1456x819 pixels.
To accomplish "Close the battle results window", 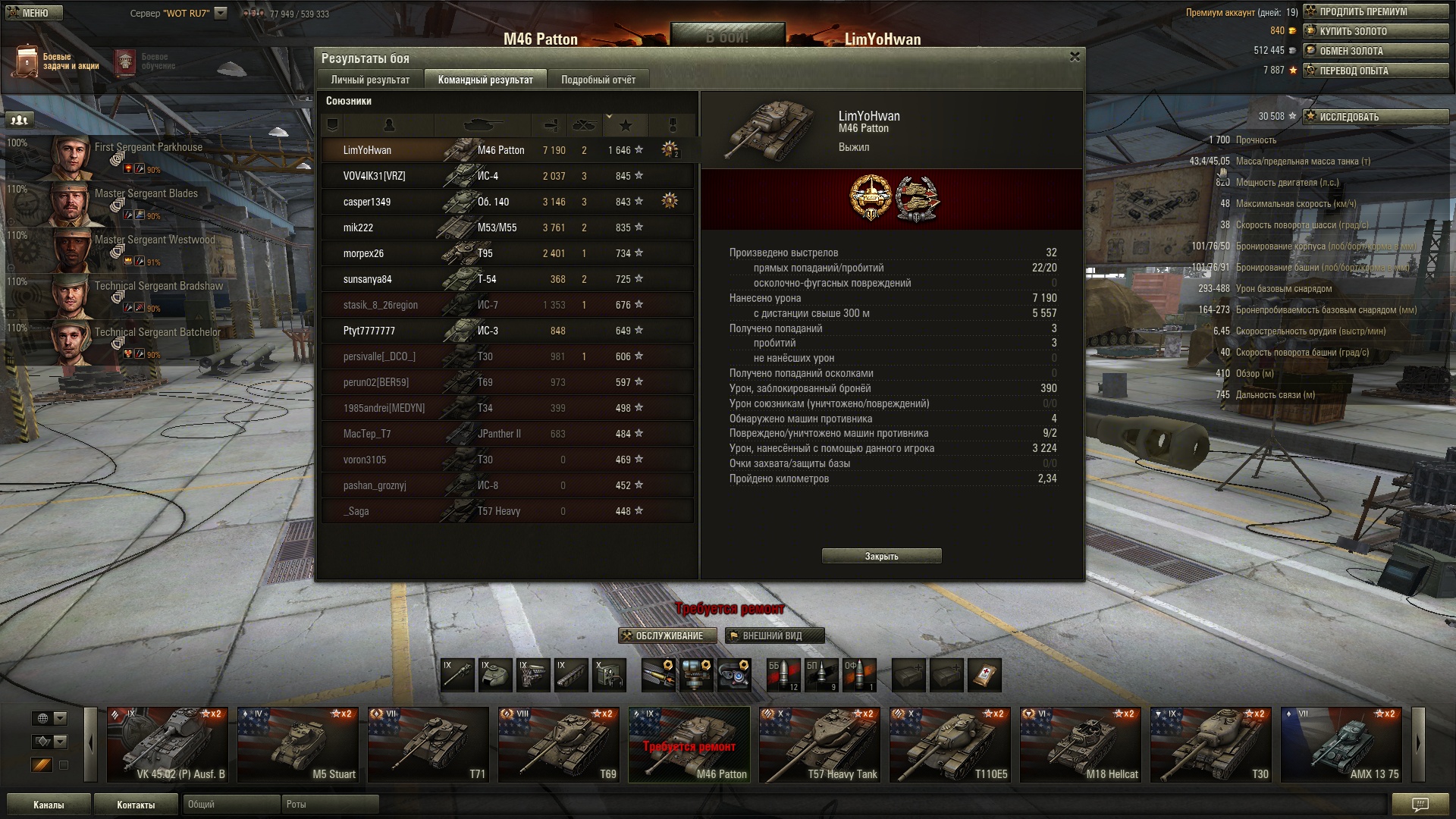I will coord(1074,58).
